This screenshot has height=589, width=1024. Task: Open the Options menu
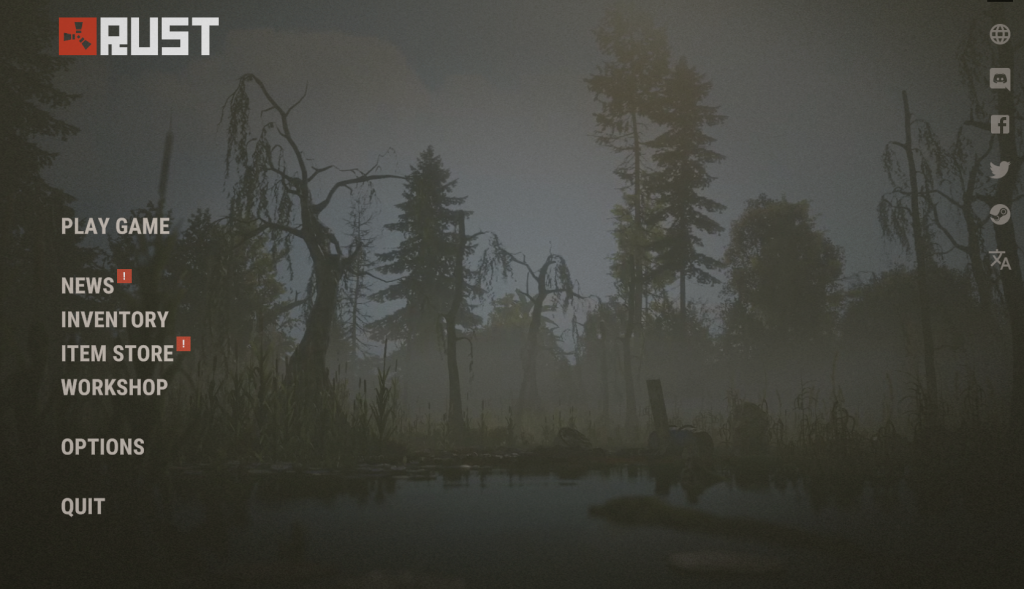click(102, 447)
